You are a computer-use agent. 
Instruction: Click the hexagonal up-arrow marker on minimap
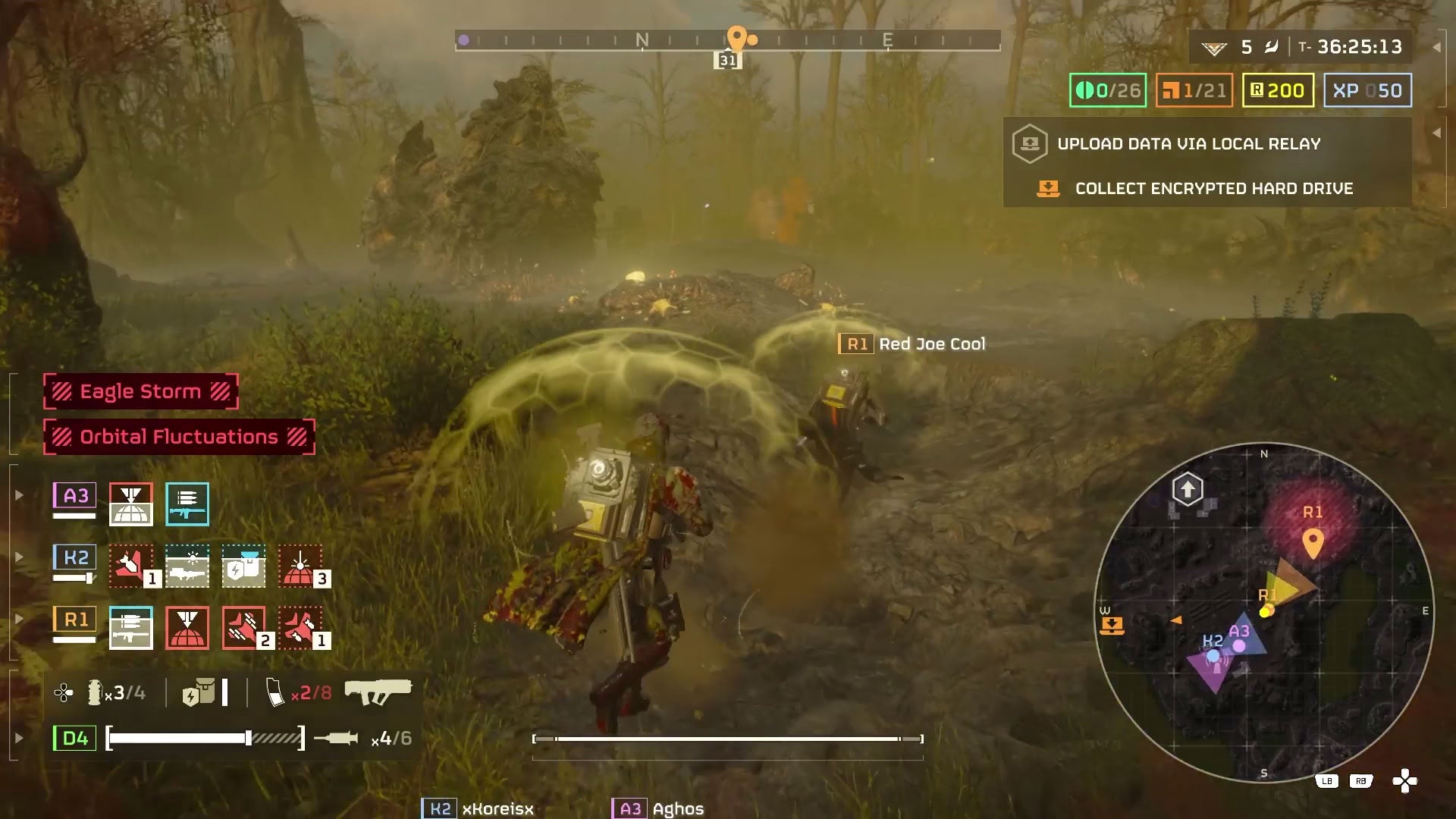click(x=1188, y=489)
